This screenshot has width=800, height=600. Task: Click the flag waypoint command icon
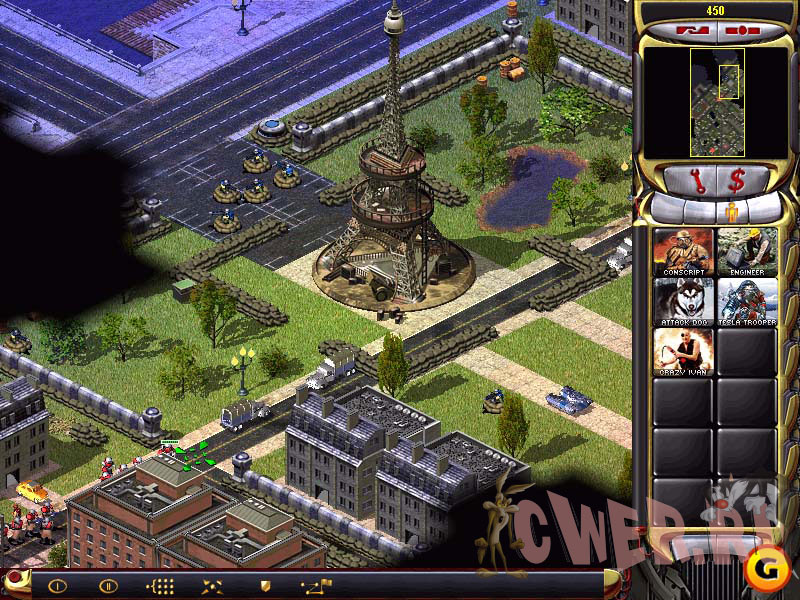[x=316, y=586]
